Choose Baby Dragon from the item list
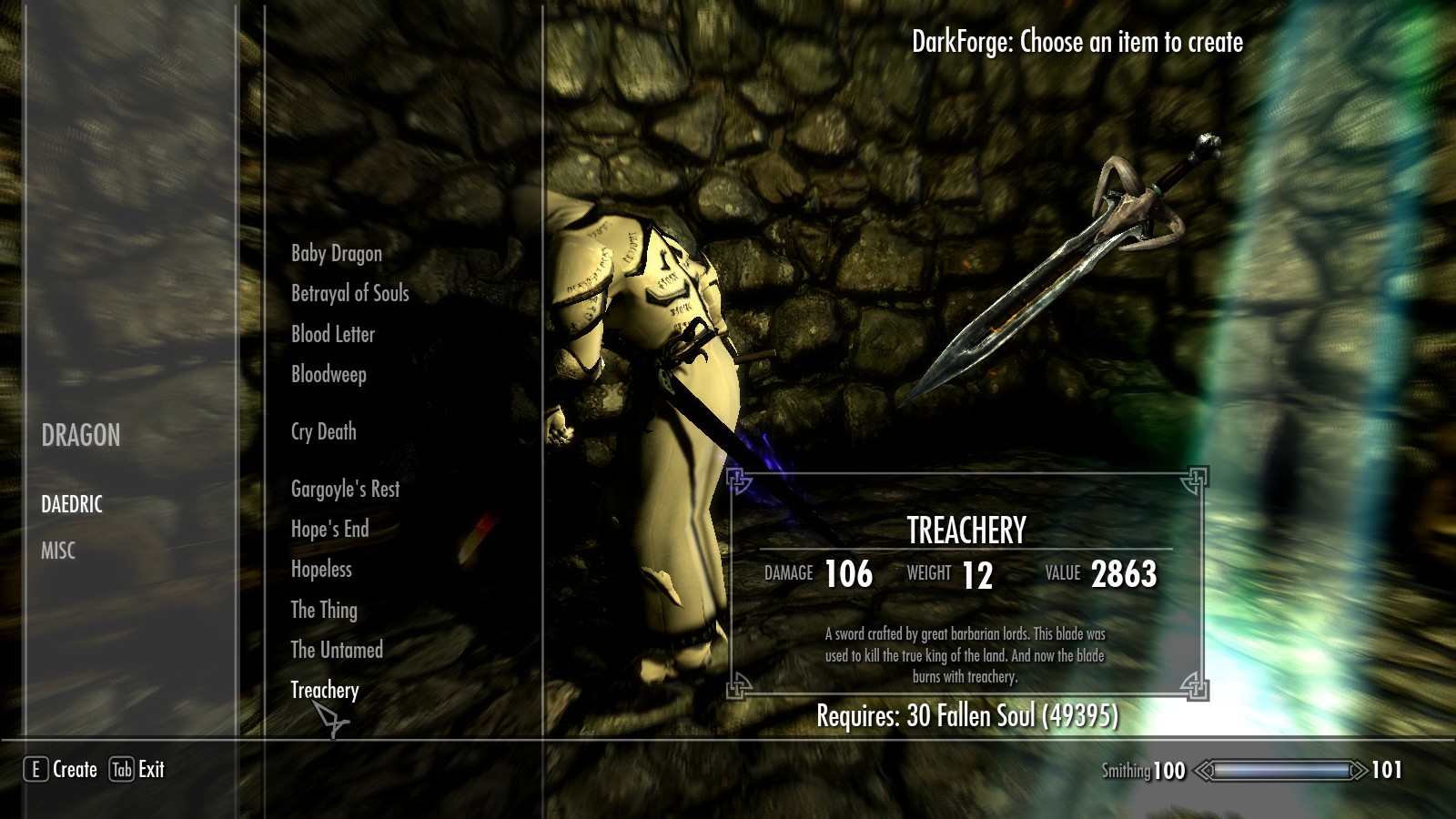This screenshot has width=1456, height=819. coord(336,253)
